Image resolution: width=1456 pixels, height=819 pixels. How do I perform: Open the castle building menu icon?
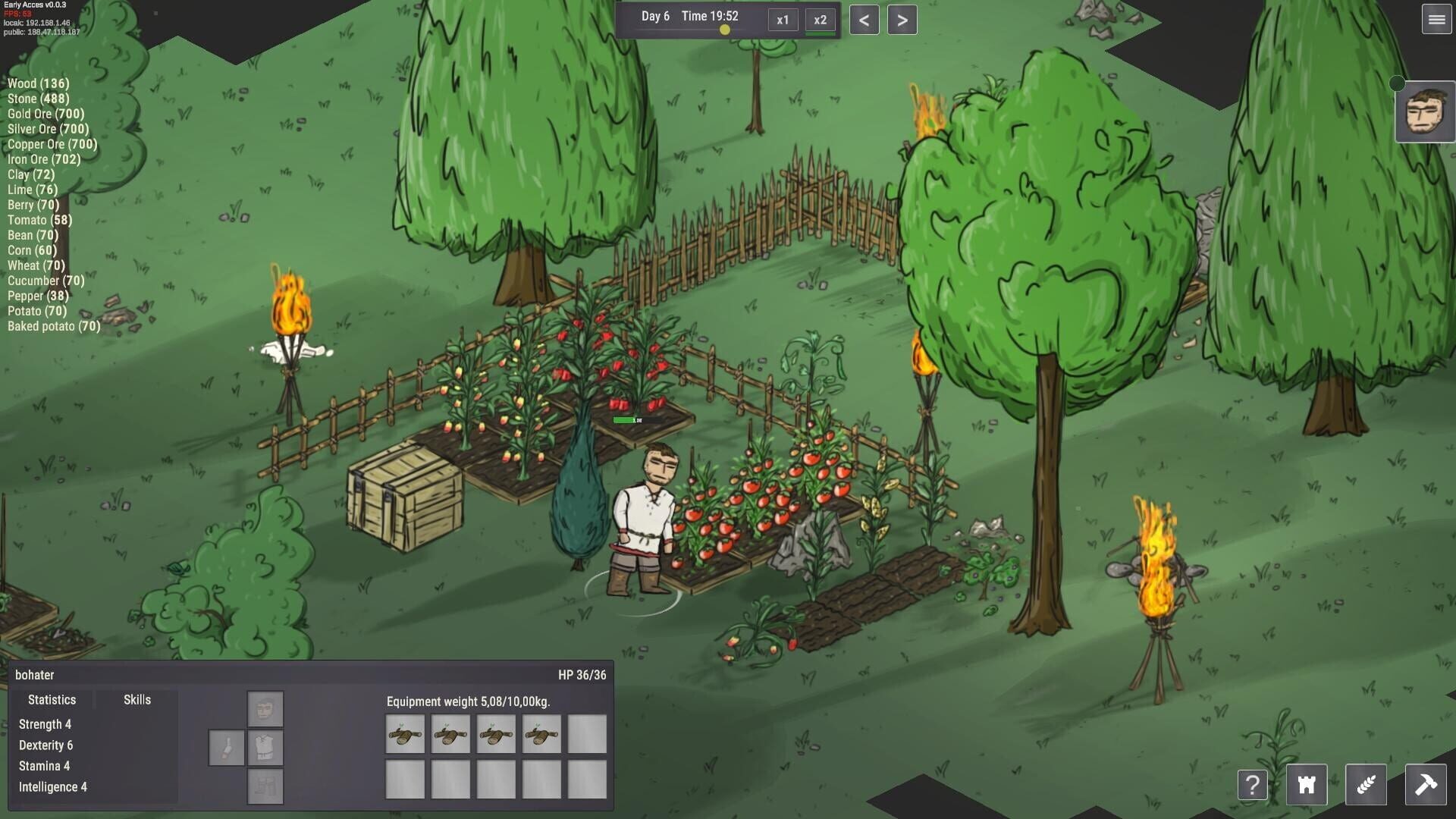1306,785
